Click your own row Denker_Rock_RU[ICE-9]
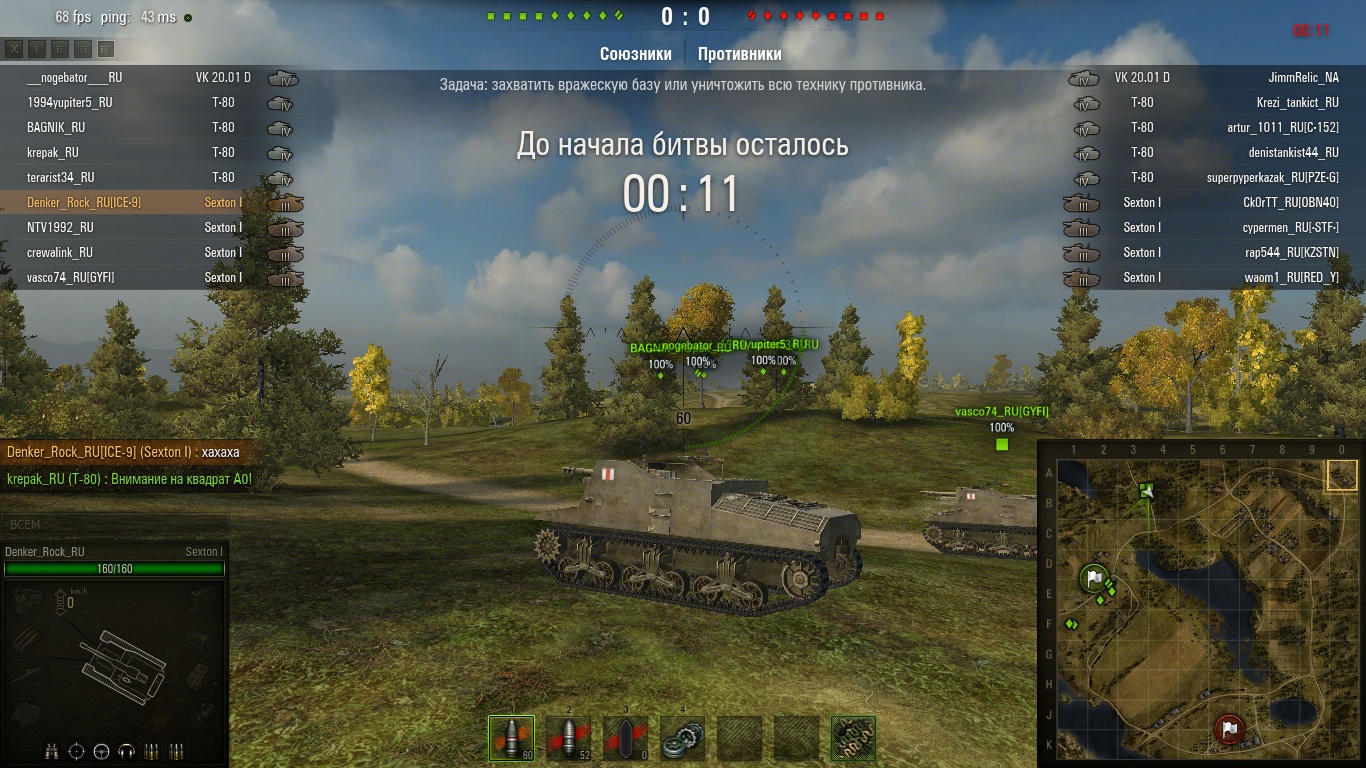The width and height of the screenshot is (1366, 768). tap(84, 202)
